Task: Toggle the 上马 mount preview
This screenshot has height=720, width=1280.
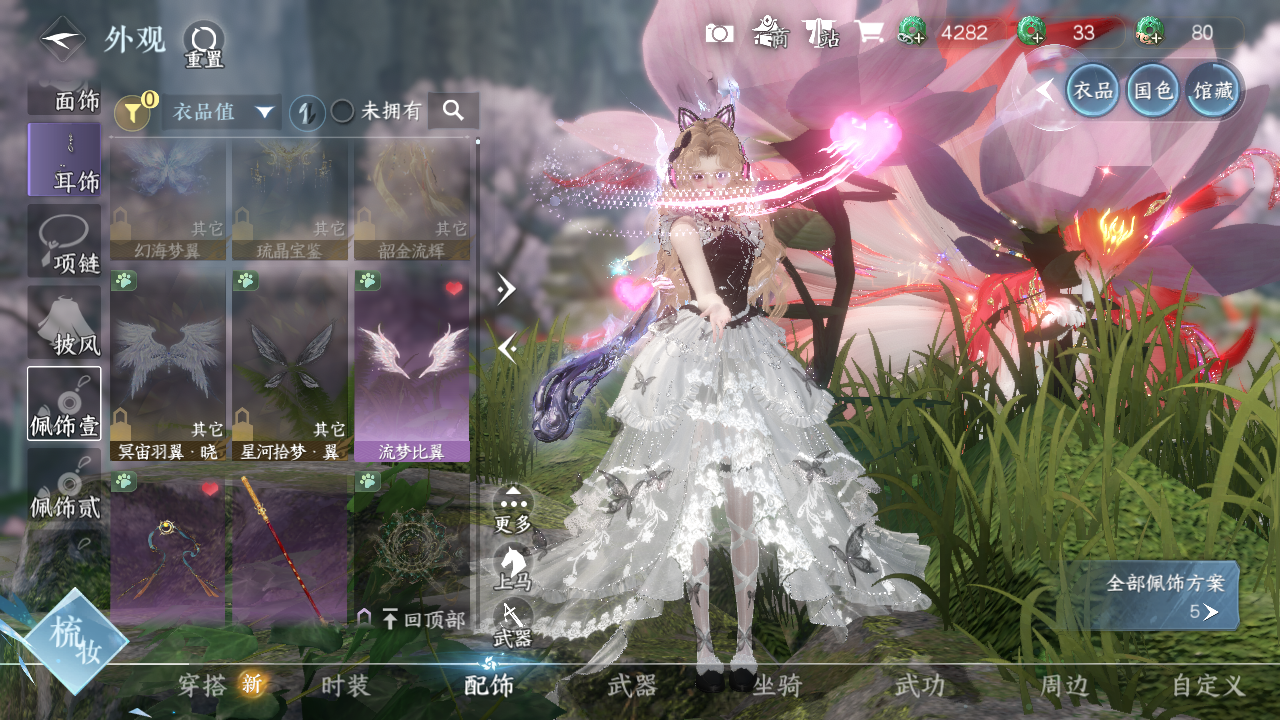Action: (x=513, y=566)
